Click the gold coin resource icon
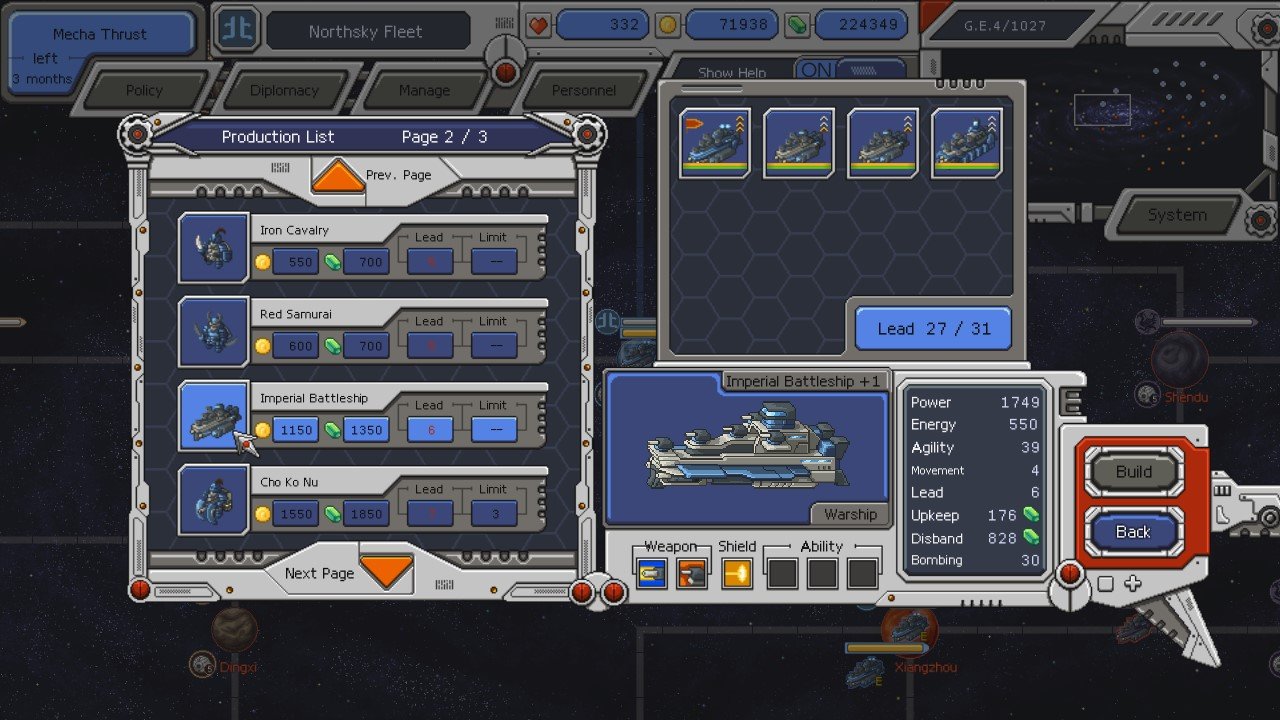The image size is (1280, 720). click(x=665, y=24)
